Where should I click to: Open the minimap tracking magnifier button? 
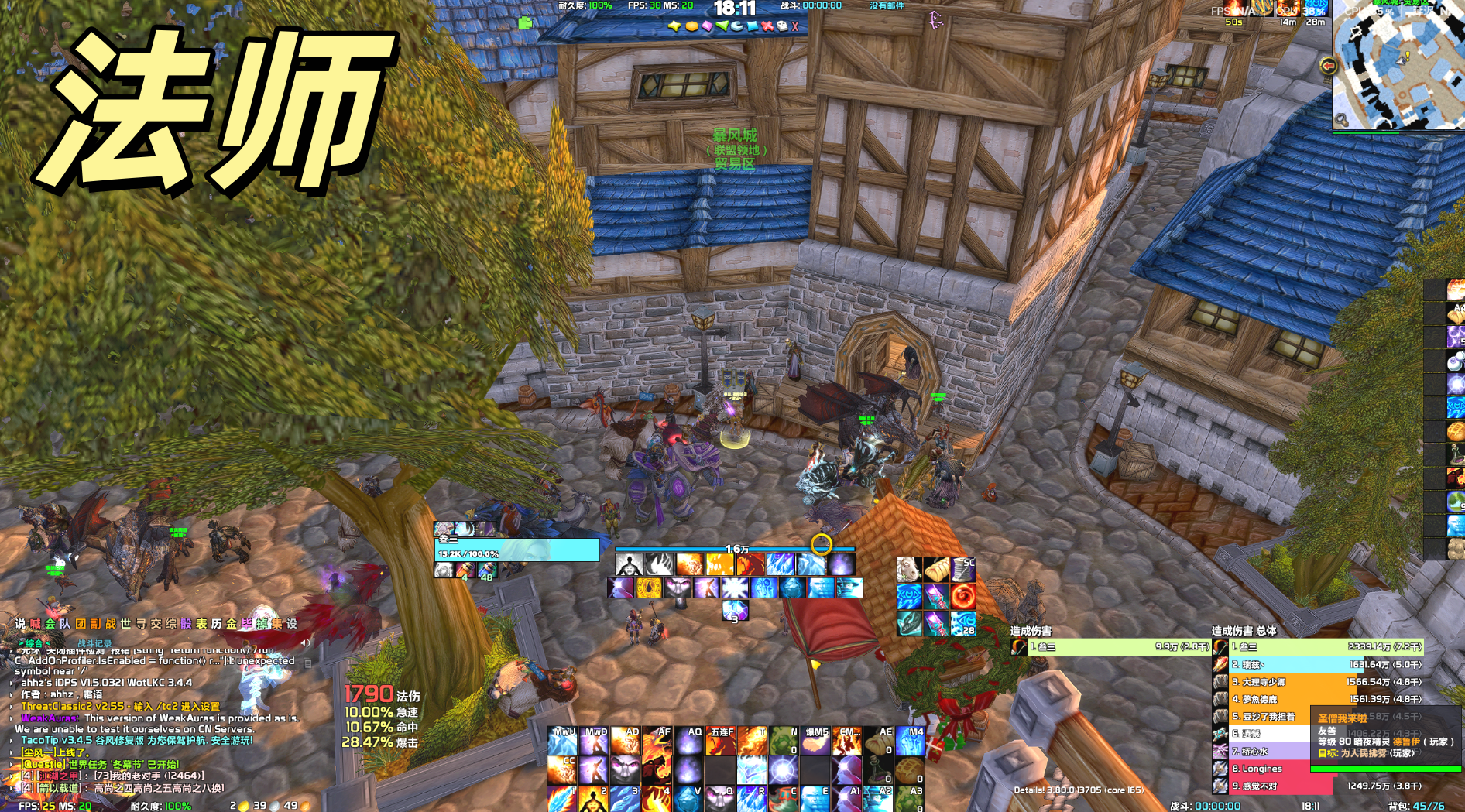(x=1341, y=120)
